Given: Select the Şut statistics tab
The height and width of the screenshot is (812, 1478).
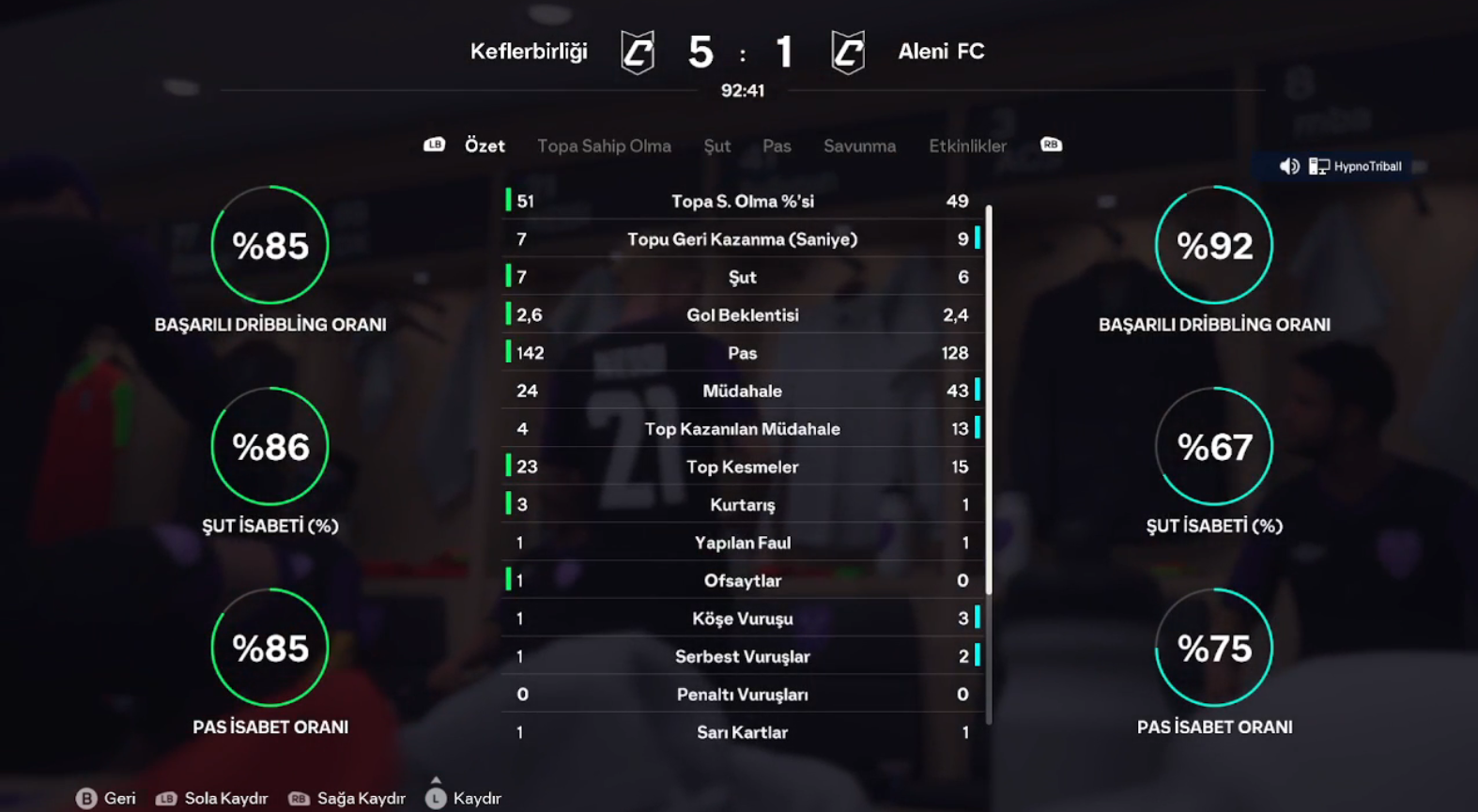Looking at the screenshot, I should pos(716,146).
